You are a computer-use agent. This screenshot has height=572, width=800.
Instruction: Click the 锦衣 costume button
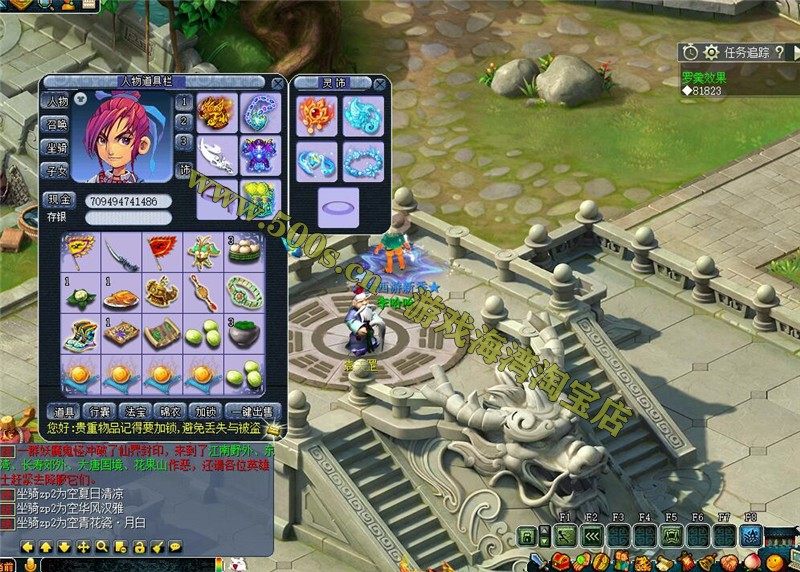pos(171,412)
